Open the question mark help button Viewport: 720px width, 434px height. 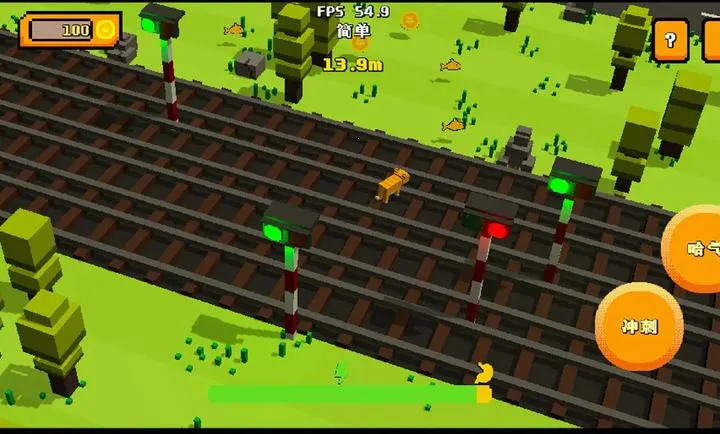coord(670,41)
